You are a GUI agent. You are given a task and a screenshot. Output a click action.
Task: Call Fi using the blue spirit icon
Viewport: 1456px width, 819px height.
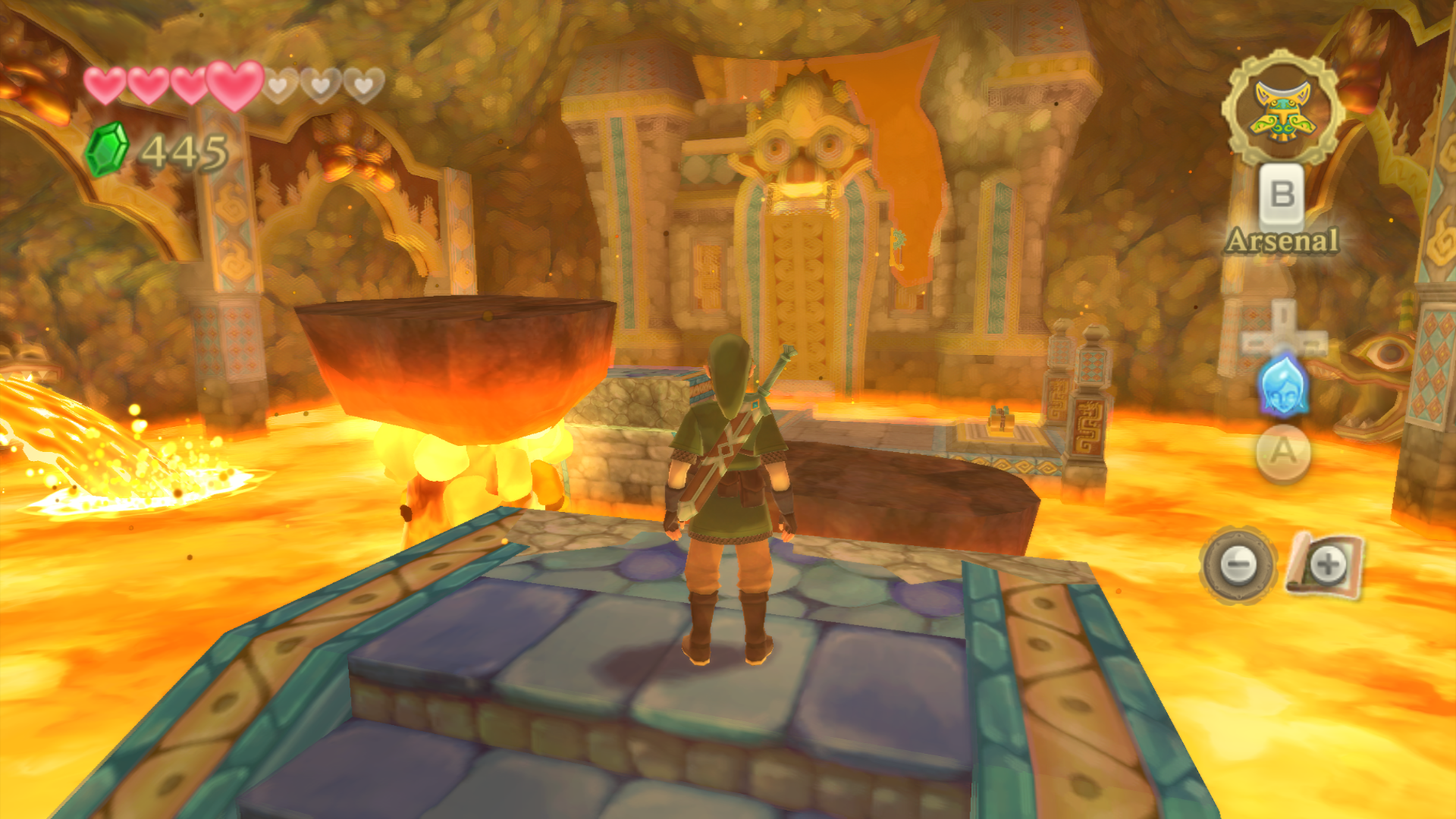(x=1282, y=386)
